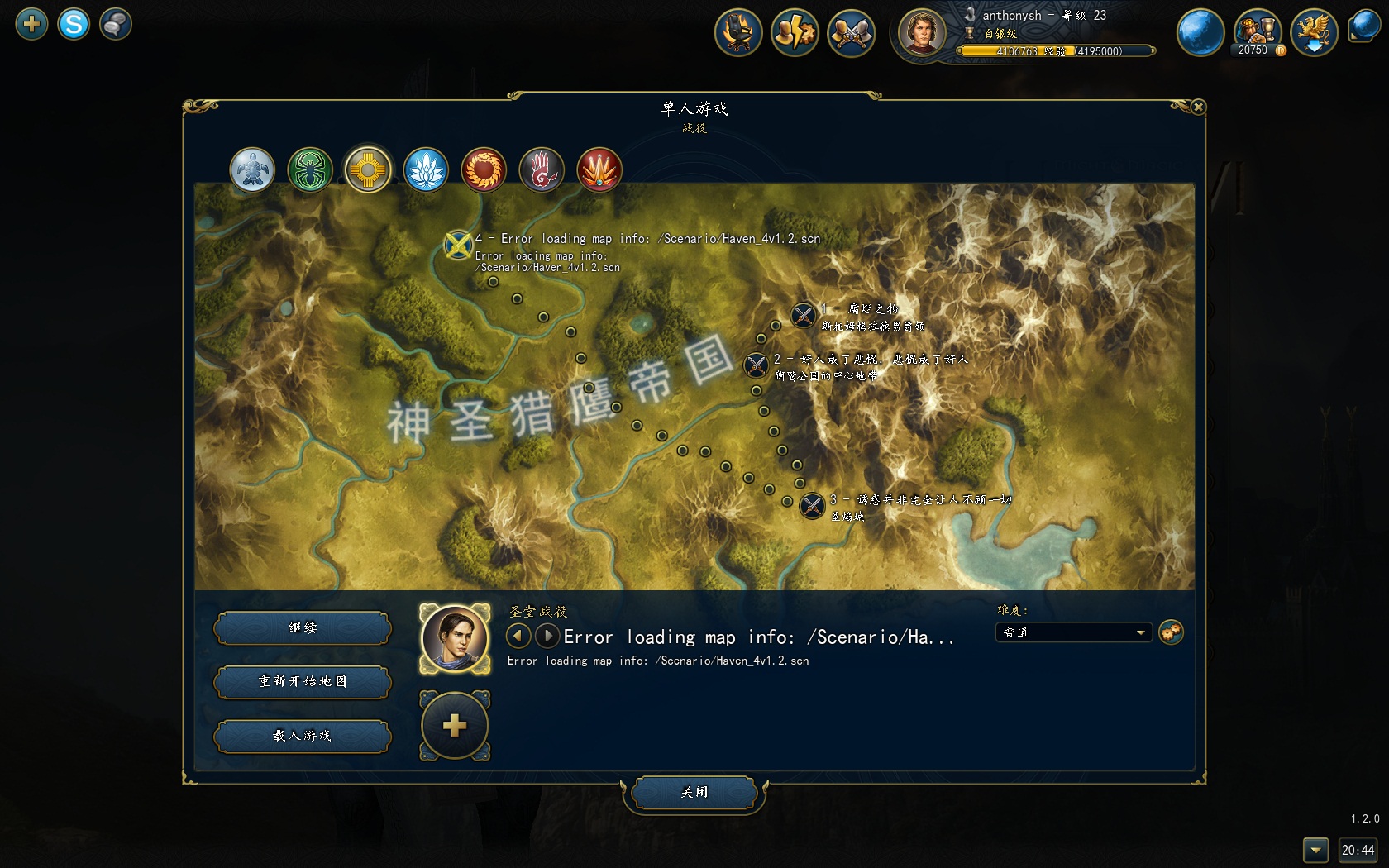Click the golden plus slot under hero portrait

tap(455, 726)
